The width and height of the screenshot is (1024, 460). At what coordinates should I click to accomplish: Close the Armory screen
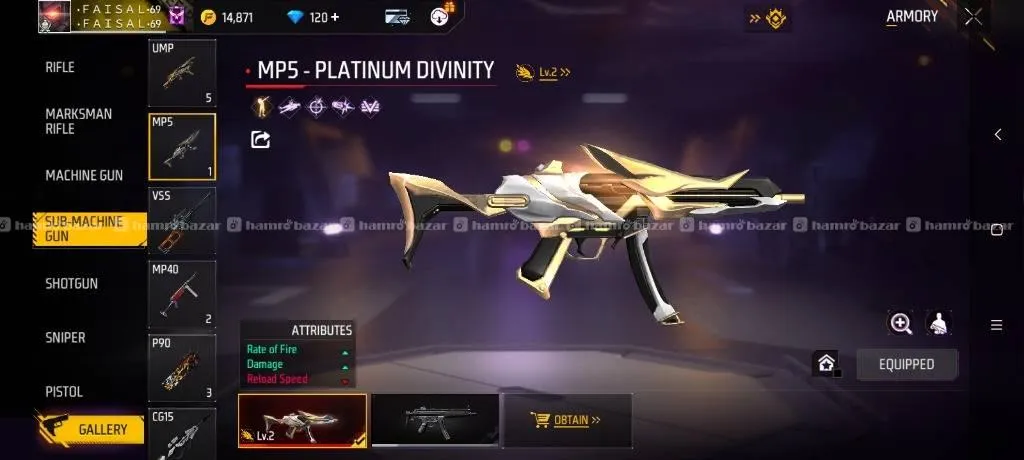click(973, 17)
